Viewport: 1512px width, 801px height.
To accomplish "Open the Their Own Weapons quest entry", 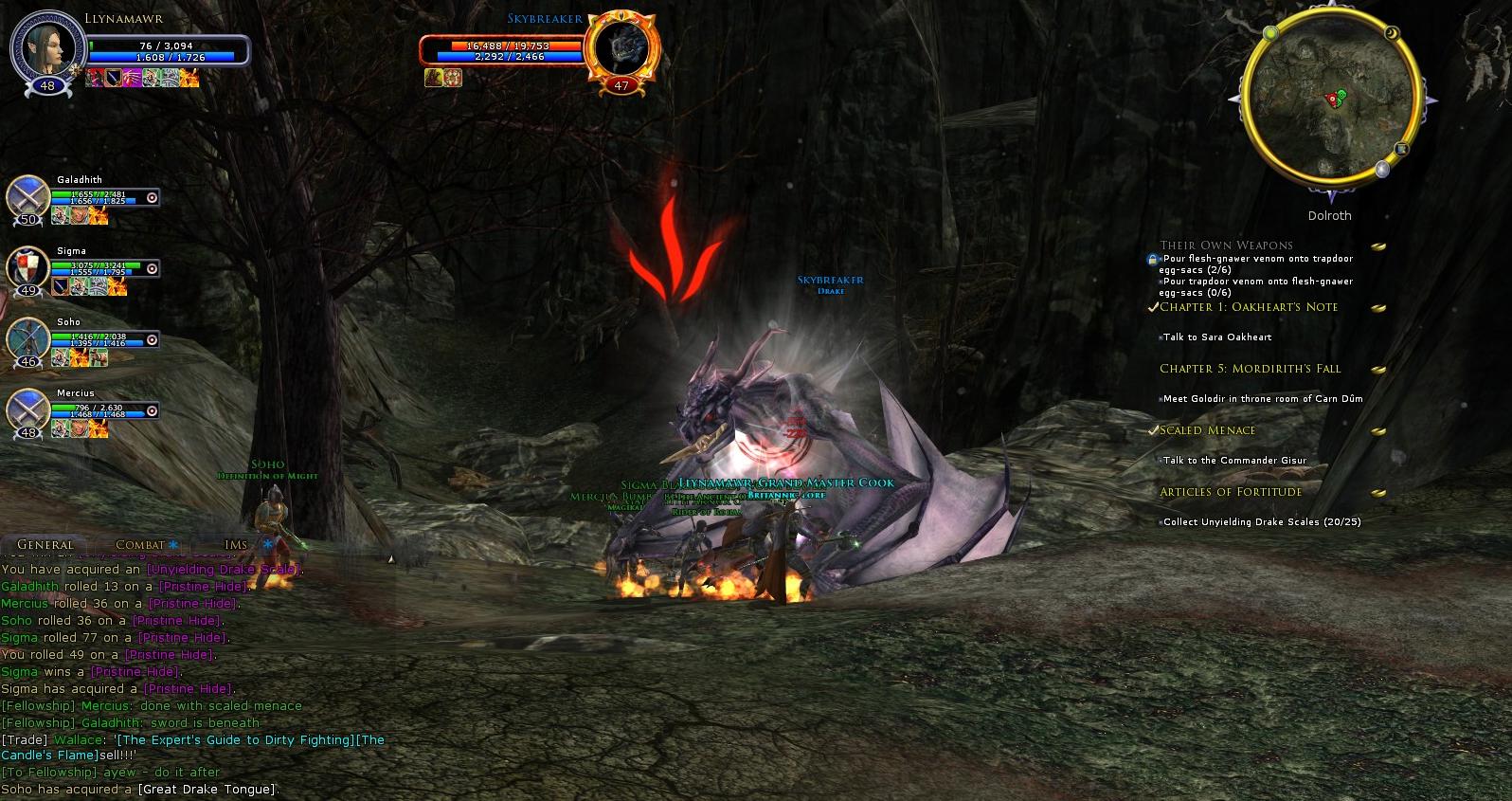I will tap(1226, 246).
